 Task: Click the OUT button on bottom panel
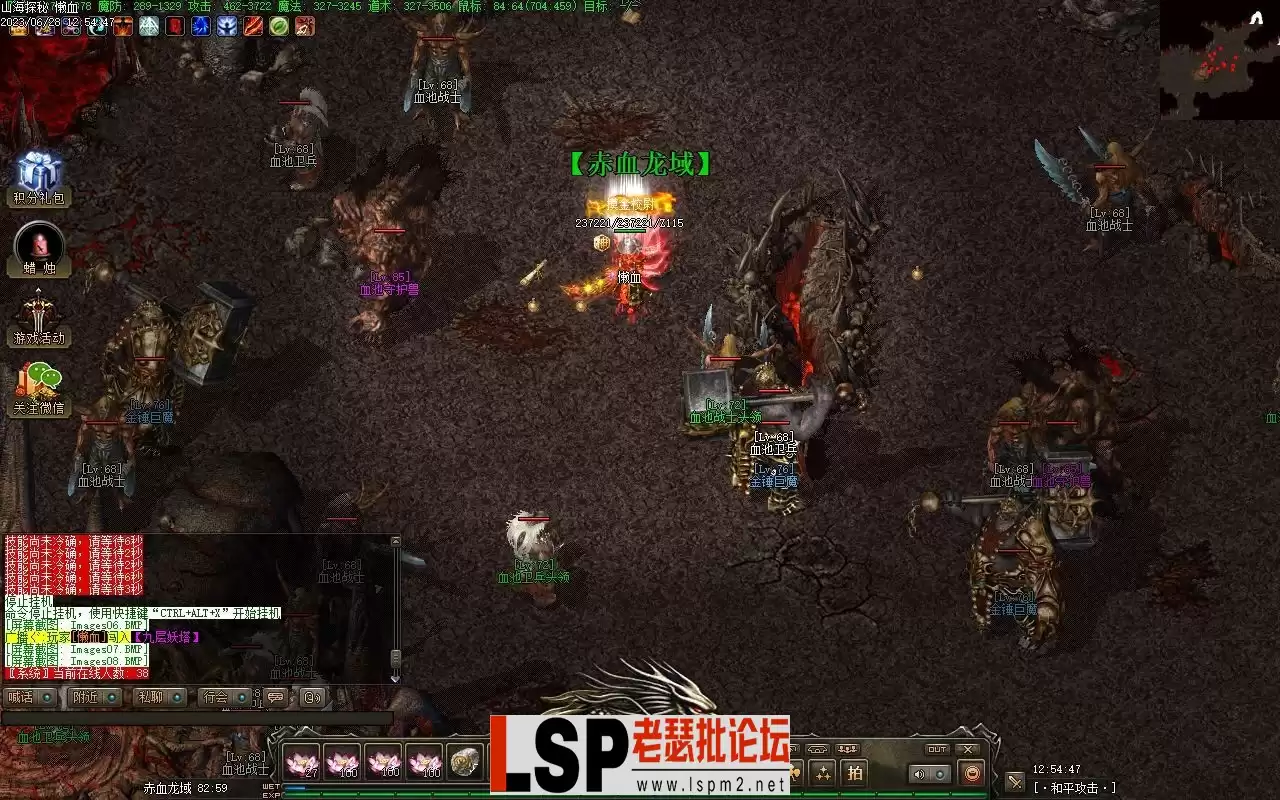click(x=937, y=749)
